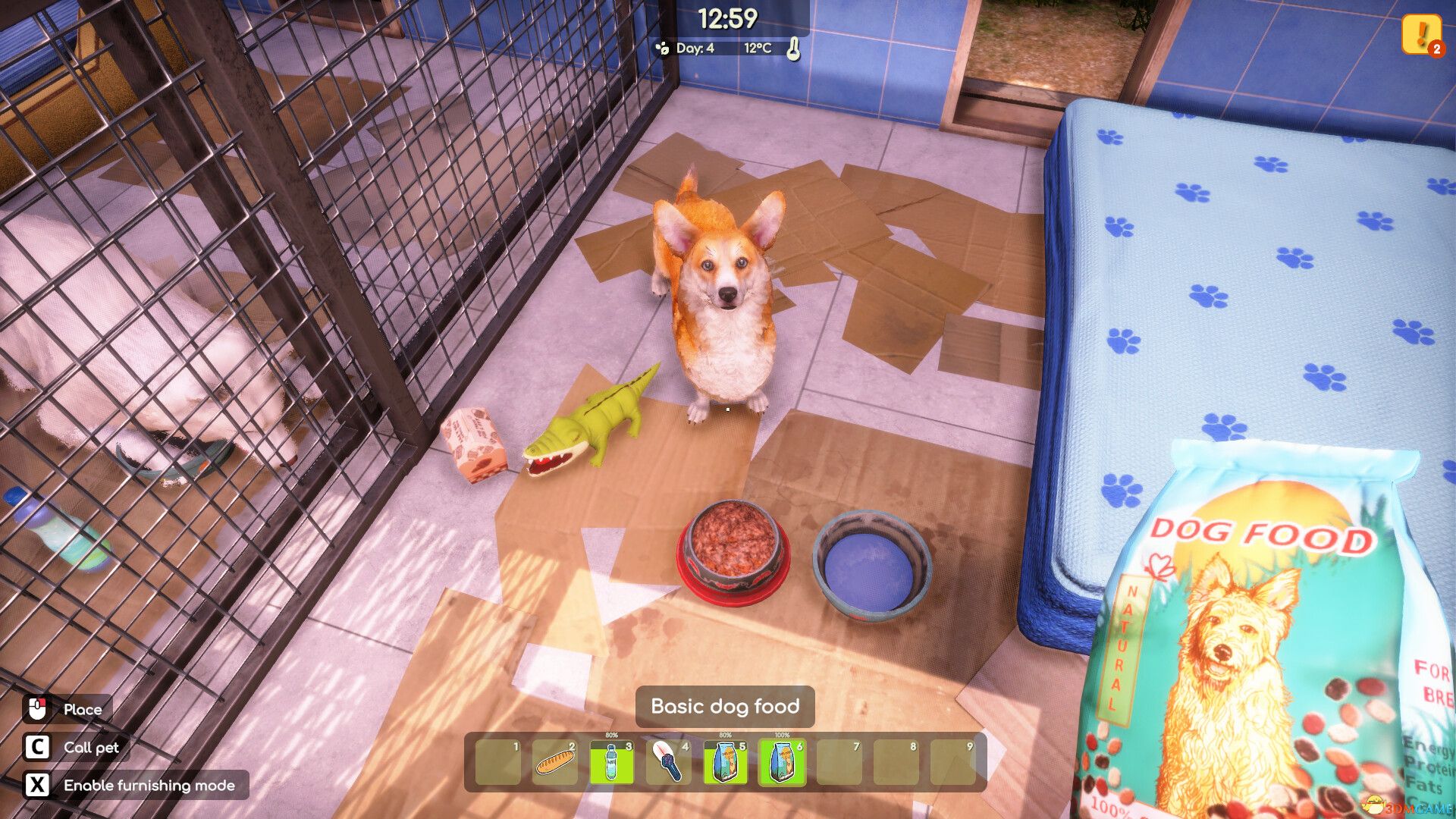Click the weather icon next to Day: 4

pos(663,47)
